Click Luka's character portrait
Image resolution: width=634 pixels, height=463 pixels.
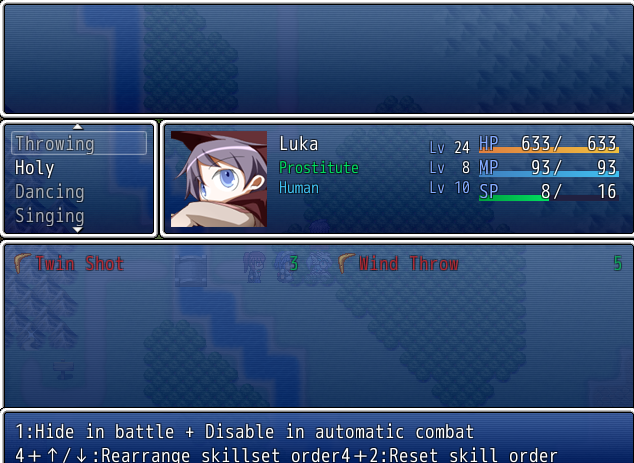219,179
